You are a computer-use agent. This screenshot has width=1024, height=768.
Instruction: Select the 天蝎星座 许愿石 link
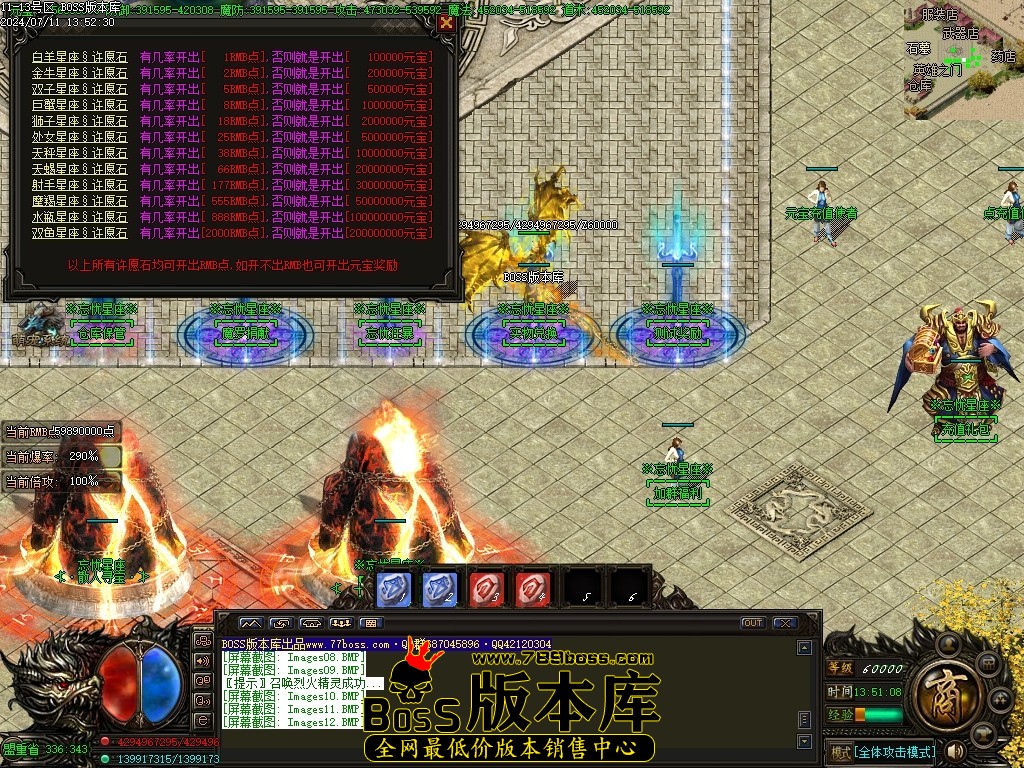coord(80,169)
